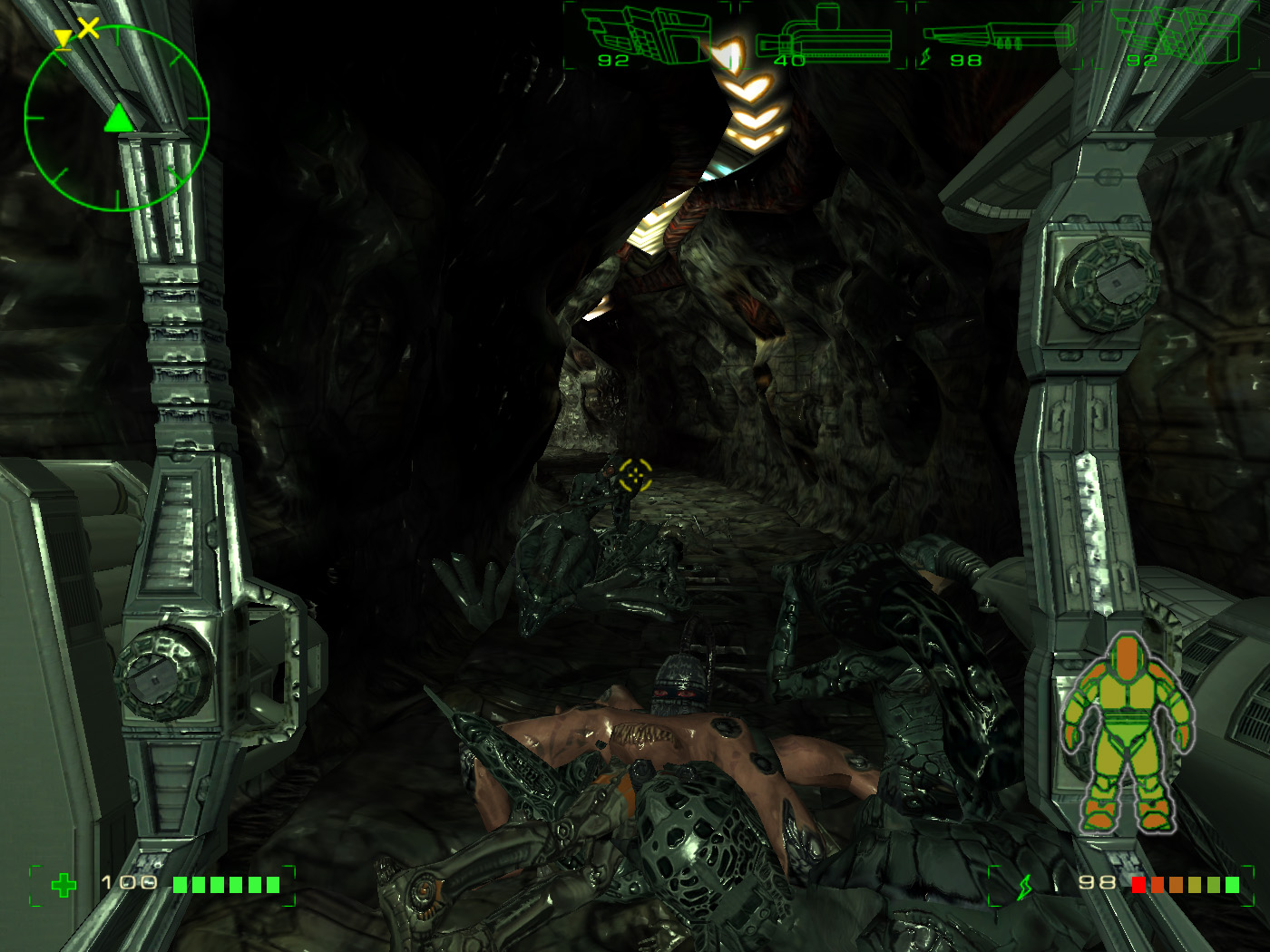This screenshot has width=1270, height=952.
Task: Click the exosuit armor status figure
Action: pos(1128,733)
